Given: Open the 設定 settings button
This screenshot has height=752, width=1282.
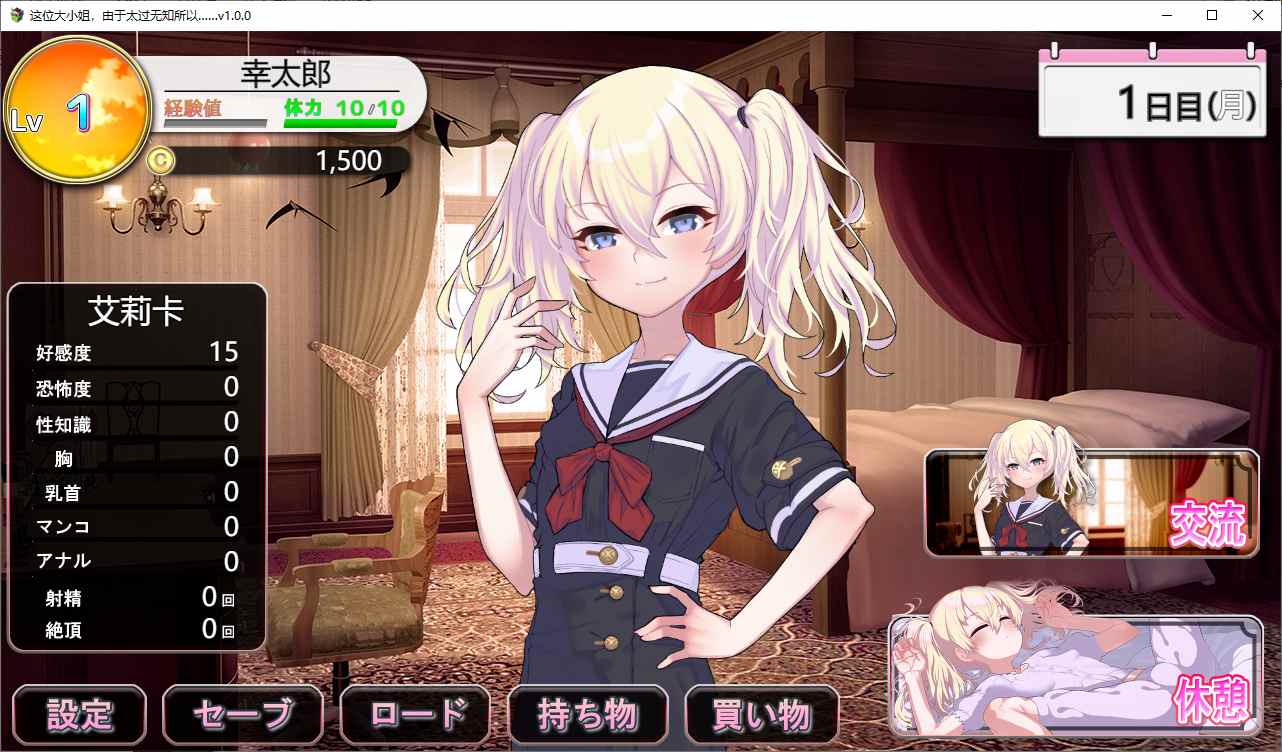Looking at the screenshot, I should (x=79, y=714).
